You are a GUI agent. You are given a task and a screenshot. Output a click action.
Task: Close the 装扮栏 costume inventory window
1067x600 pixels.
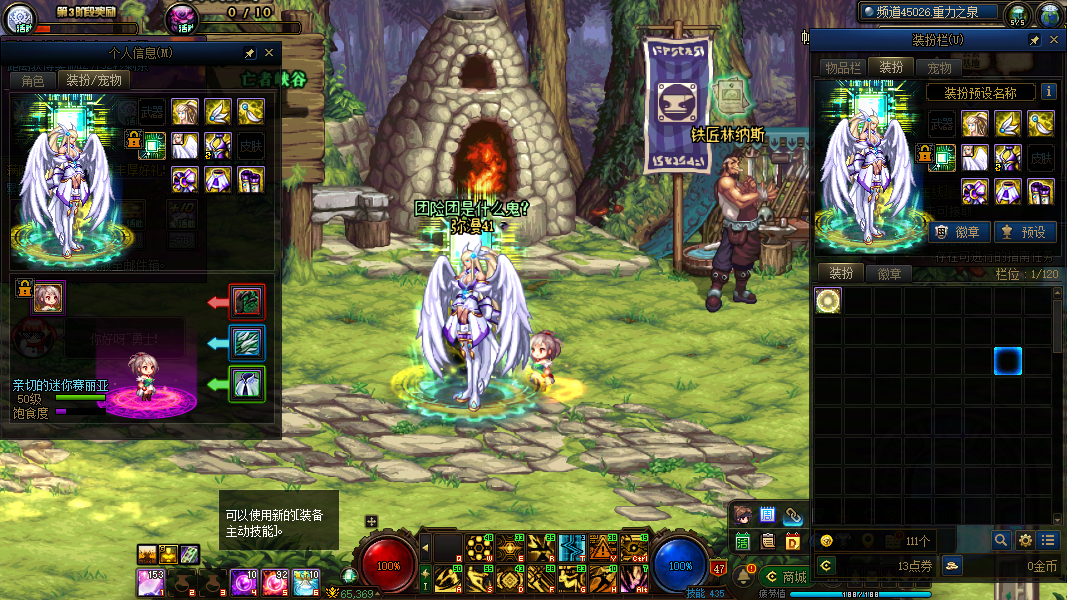coord(1053,40)
